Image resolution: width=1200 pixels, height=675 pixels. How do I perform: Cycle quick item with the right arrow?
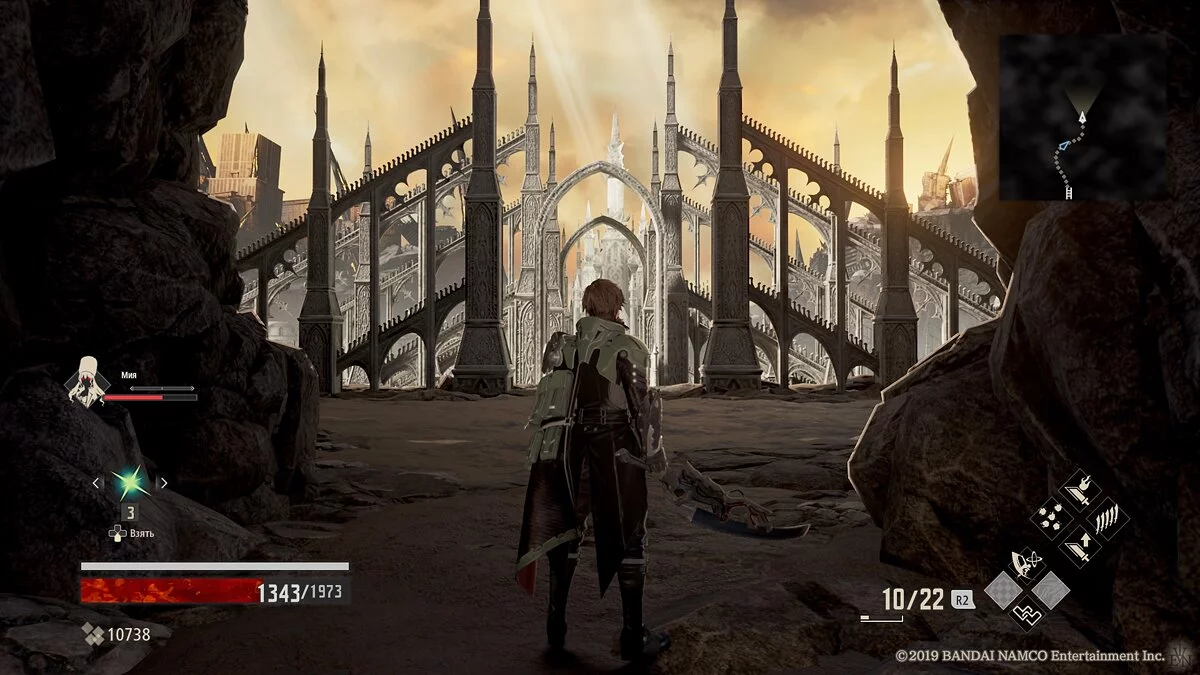pyautogui.click(x=163, y=483)
